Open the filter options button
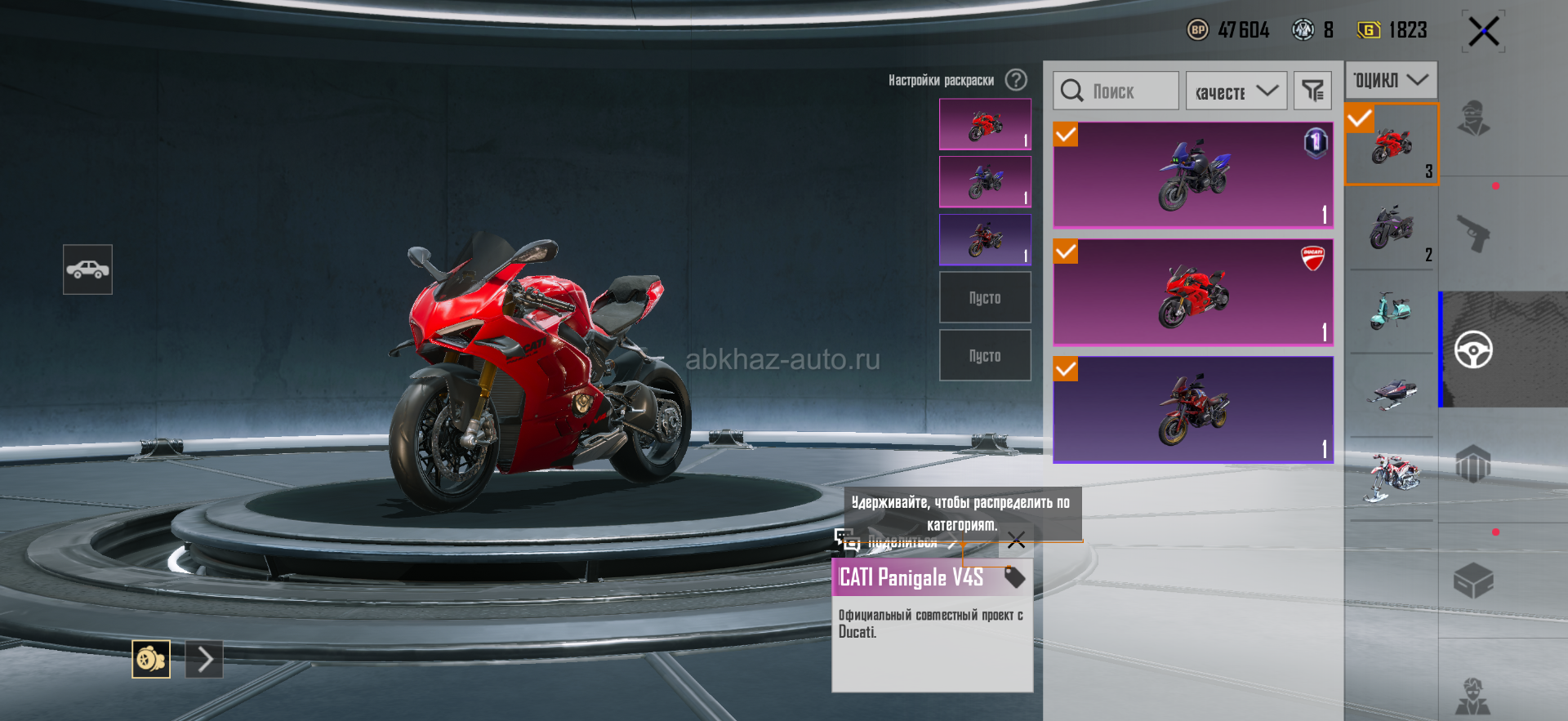The width and height of the screenshot is (1568, 721). [x=1312, y=91]
